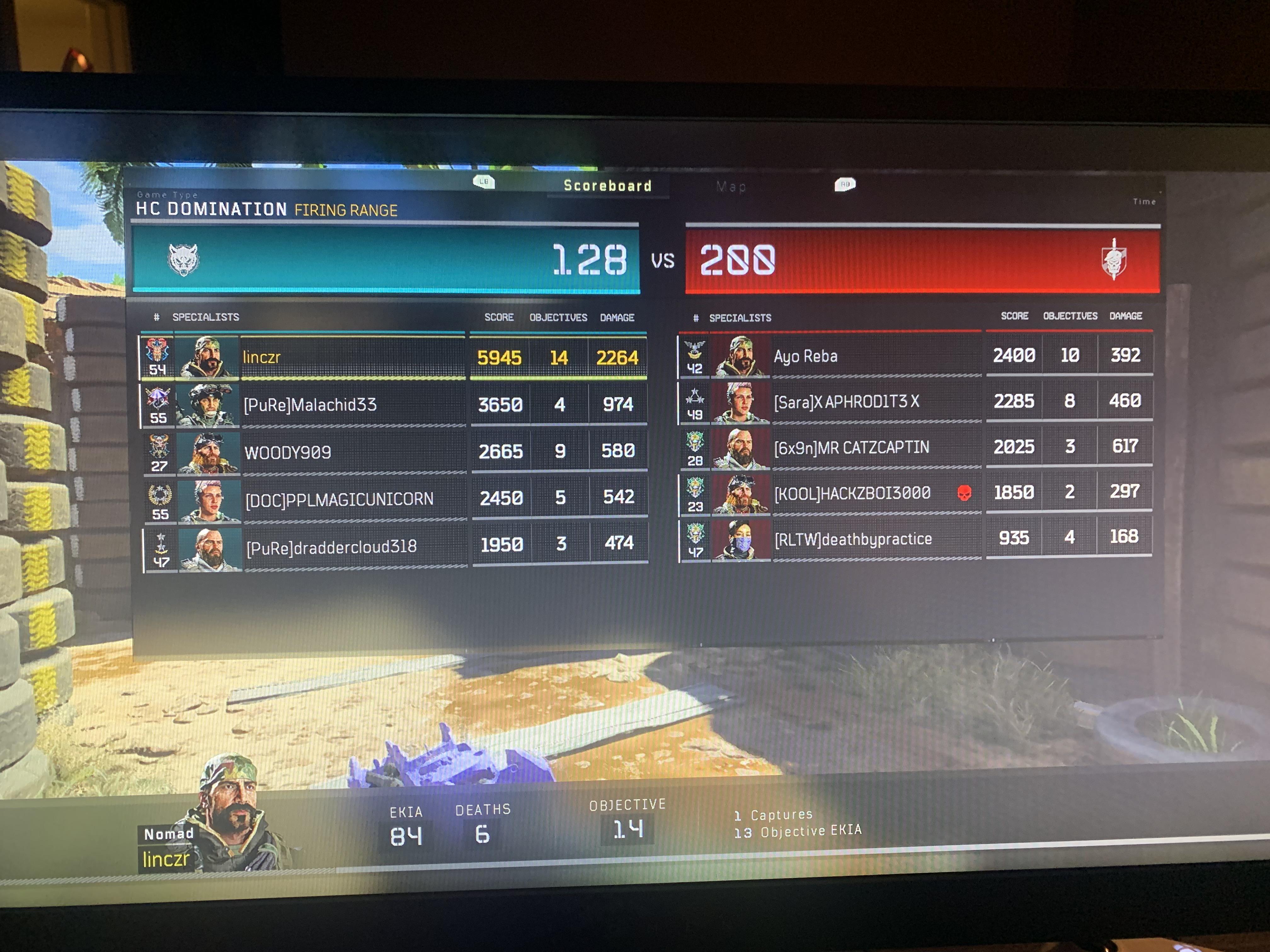Switch to the Map tab
Screen dimensions: 1270x952
coord(729,186)
